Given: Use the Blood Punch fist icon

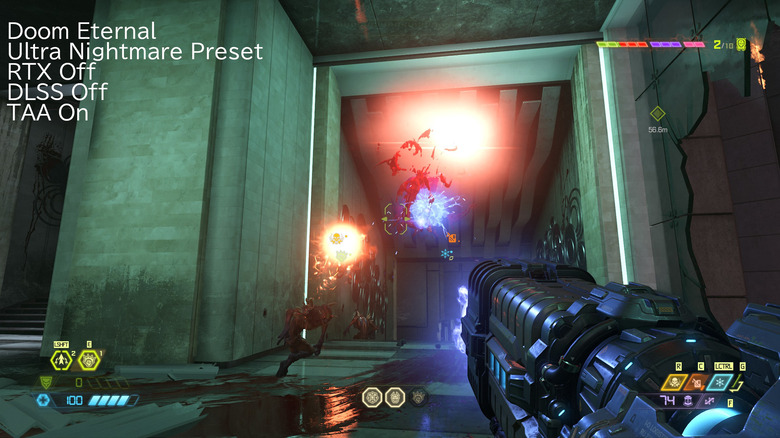Looking at the screenshot, I should (x=89, y=361).
